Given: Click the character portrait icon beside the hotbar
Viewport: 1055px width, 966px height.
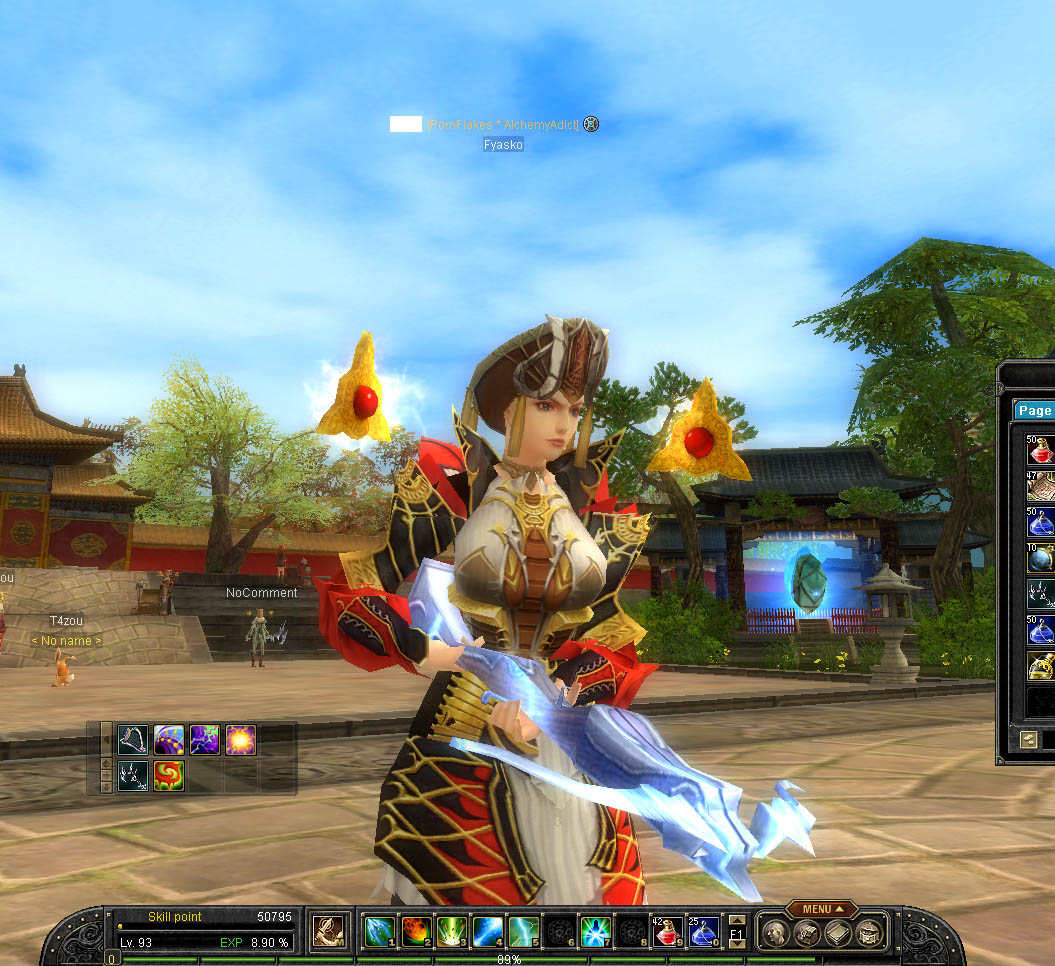Looking at the screenshot, I should point(328,932).
